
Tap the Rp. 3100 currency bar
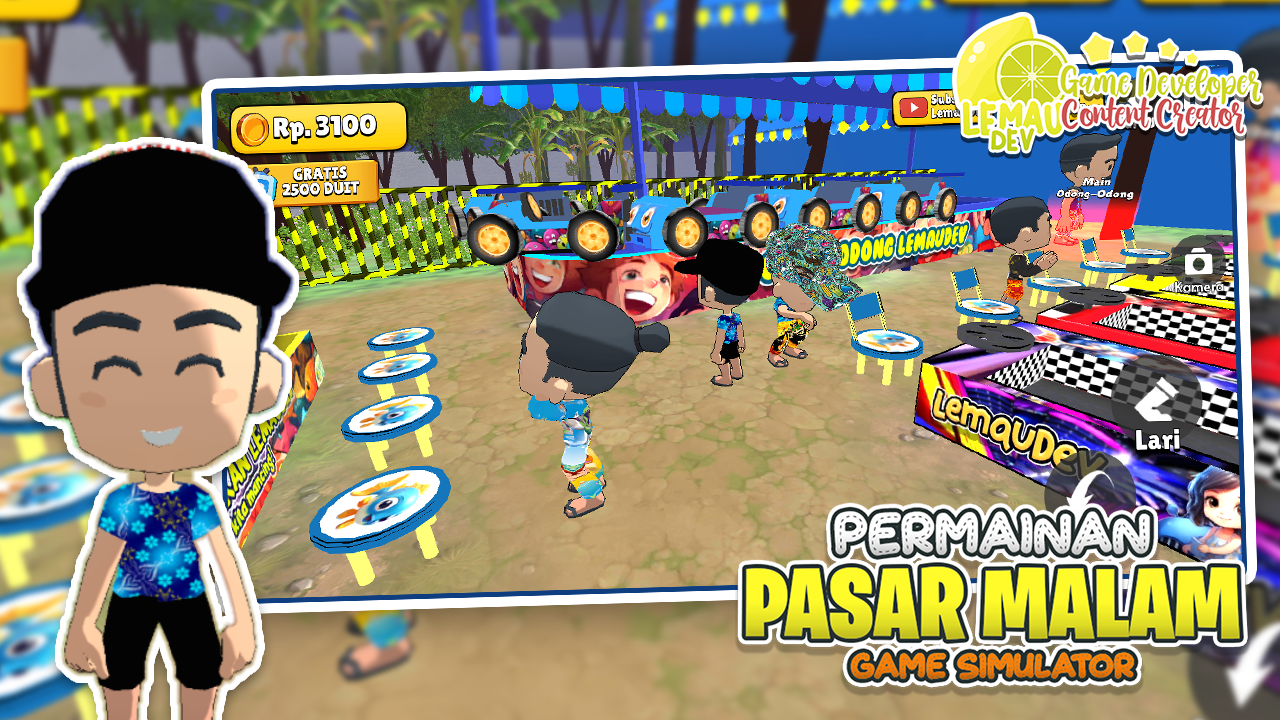click(x=315, y=126)
